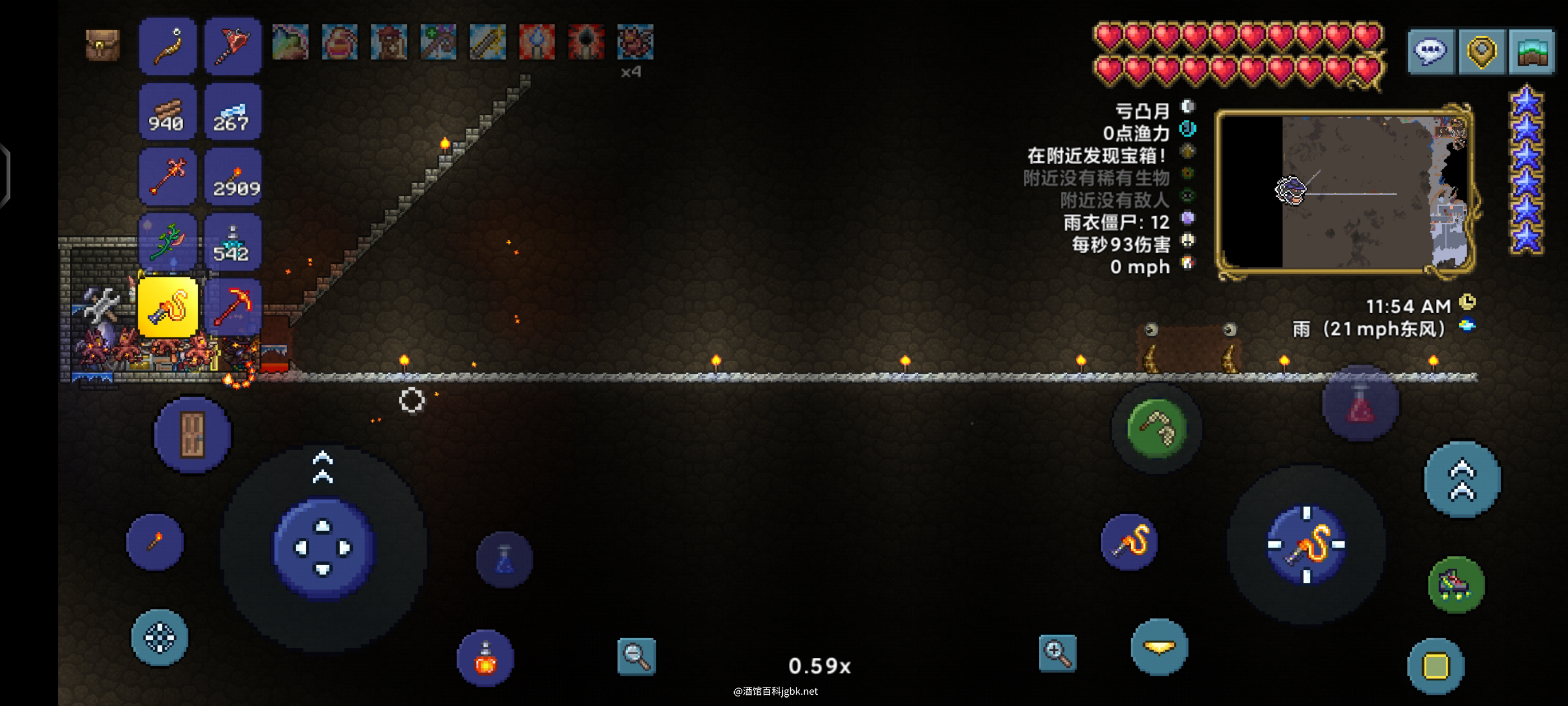This screenshot has width=1568, height=706.
Task: Toggle the smart cursor crosshair button
Action: (x=160, y=637)
